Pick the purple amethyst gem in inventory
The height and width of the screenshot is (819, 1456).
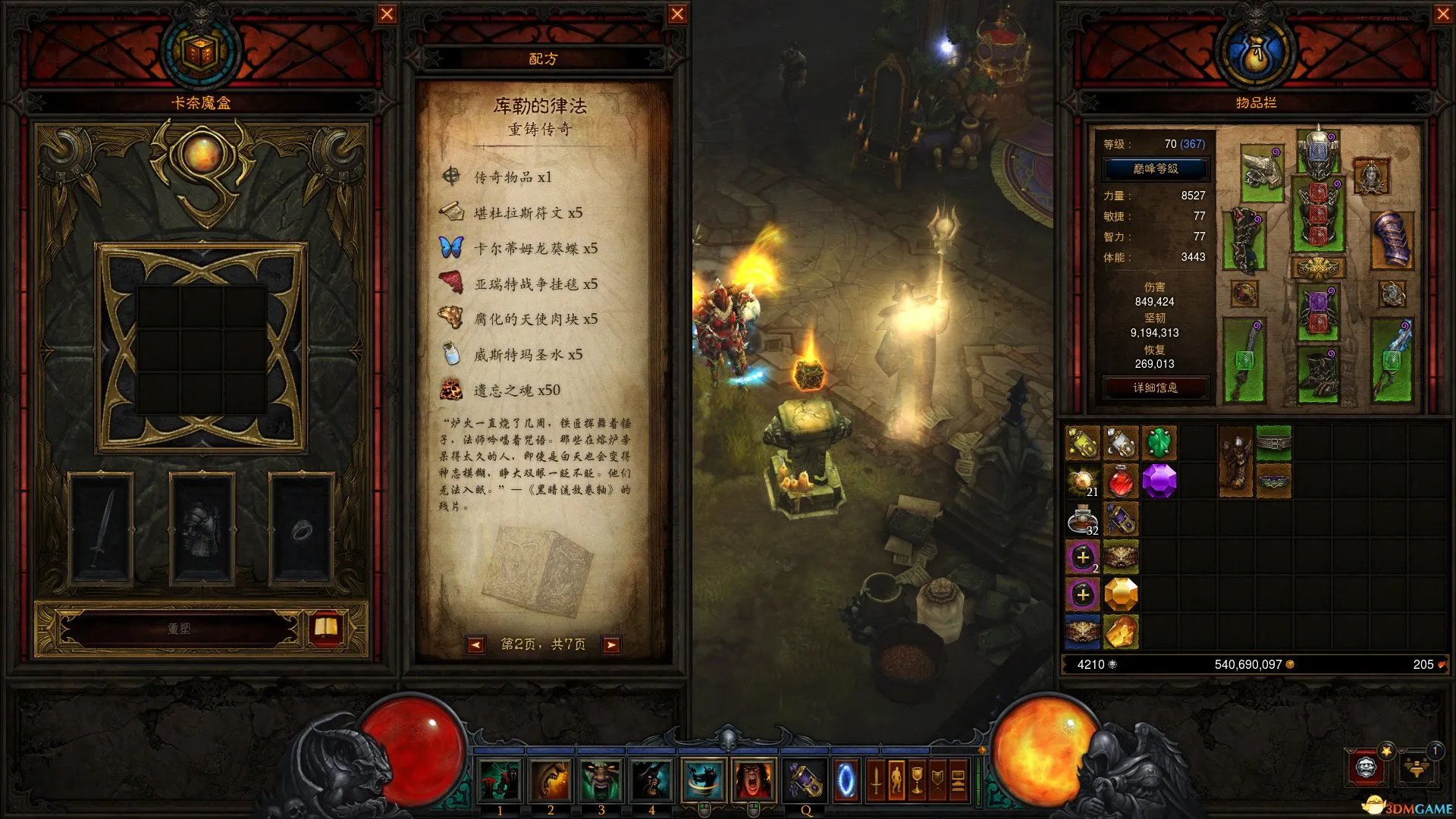coord(1158,481)
